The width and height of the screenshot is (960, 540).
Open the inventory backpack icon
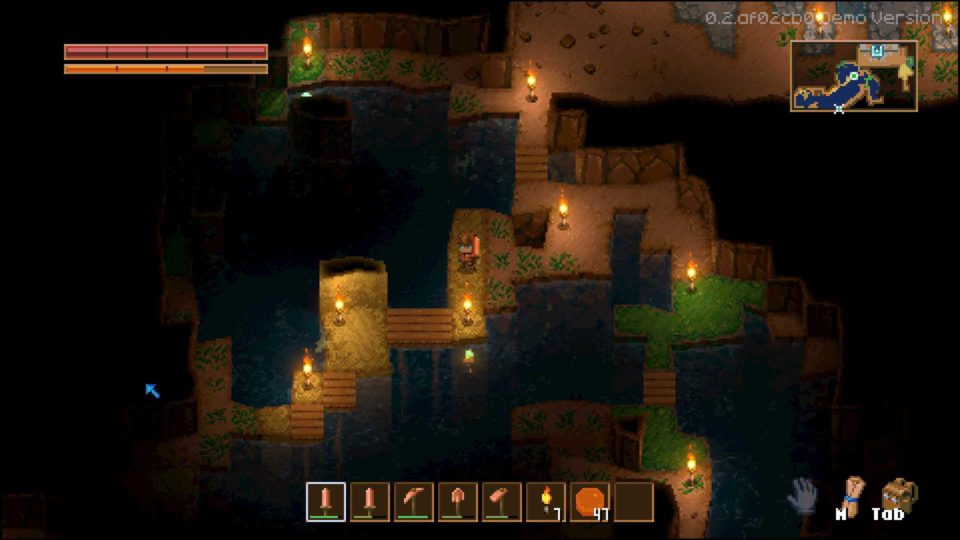pyautogui.click(x=899, y=493)
